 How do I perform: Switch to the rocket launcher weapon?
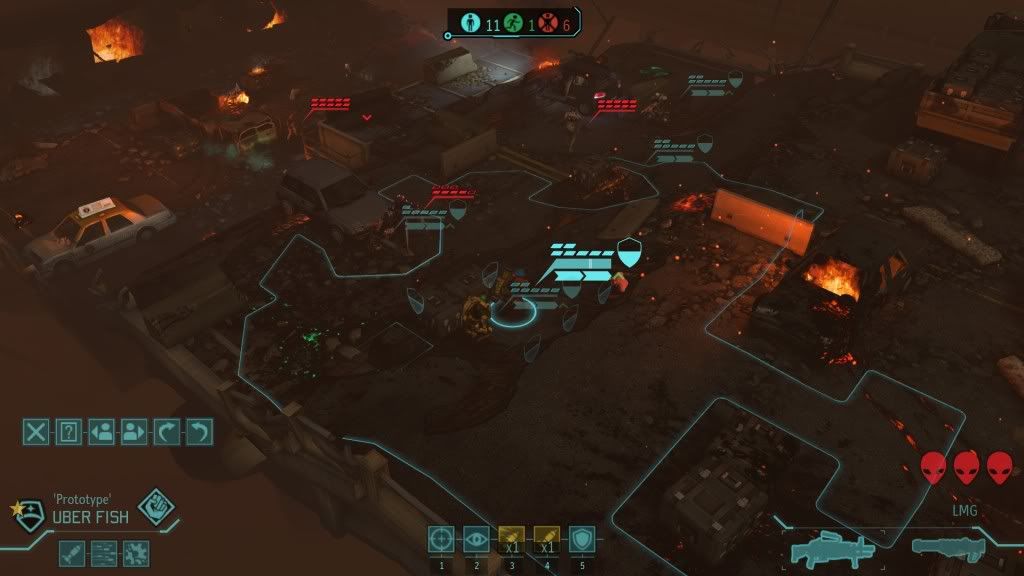(948, 547)
